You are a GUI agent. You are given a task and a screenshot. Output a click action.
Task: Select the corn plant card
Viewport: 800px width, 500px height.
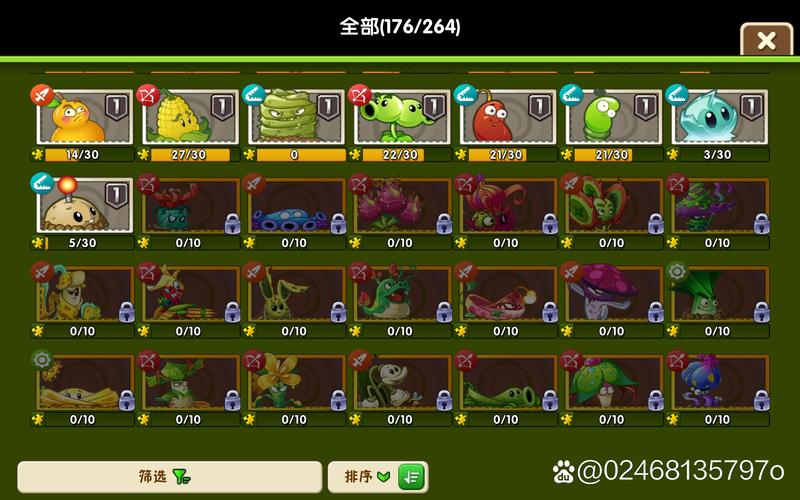coord(190,119)
